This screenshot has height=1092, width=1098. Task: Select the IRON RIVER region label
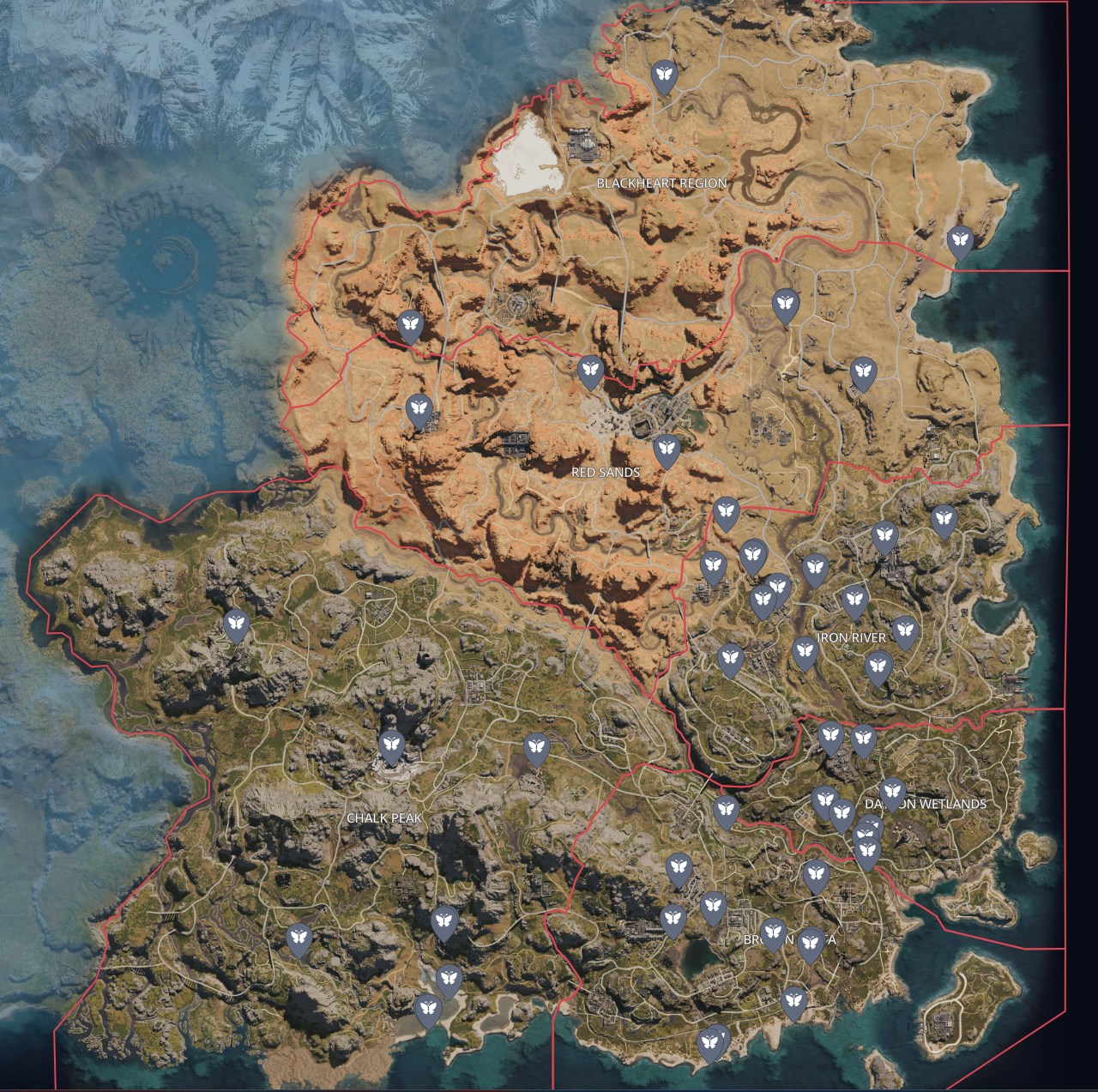click(x=852, y=636)
